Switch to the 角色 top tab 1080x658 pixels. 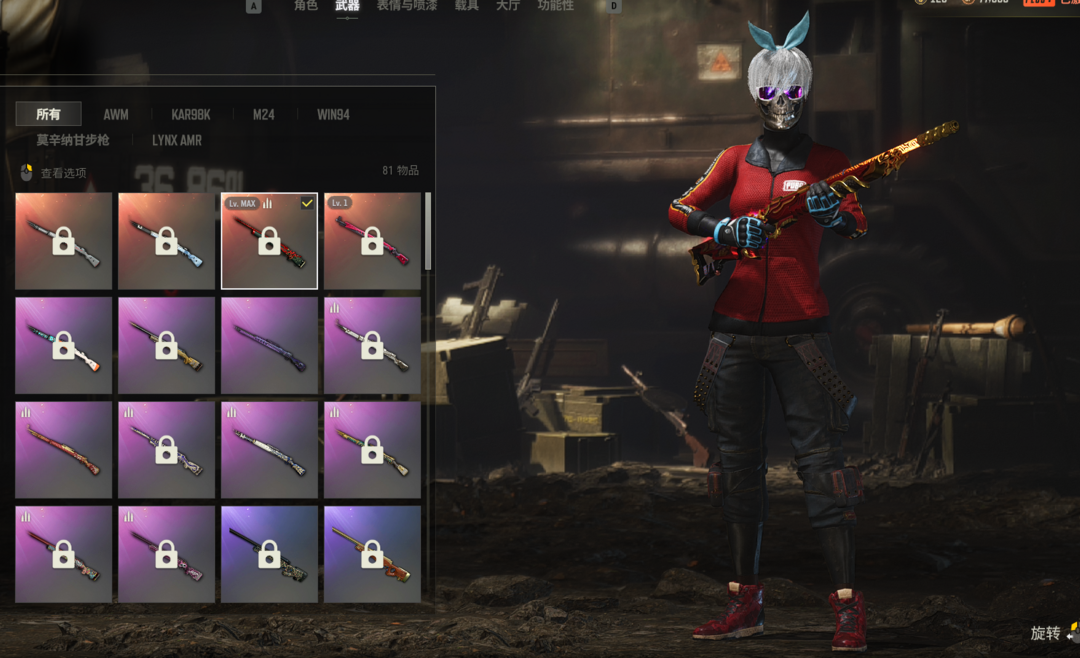(305, 6)
